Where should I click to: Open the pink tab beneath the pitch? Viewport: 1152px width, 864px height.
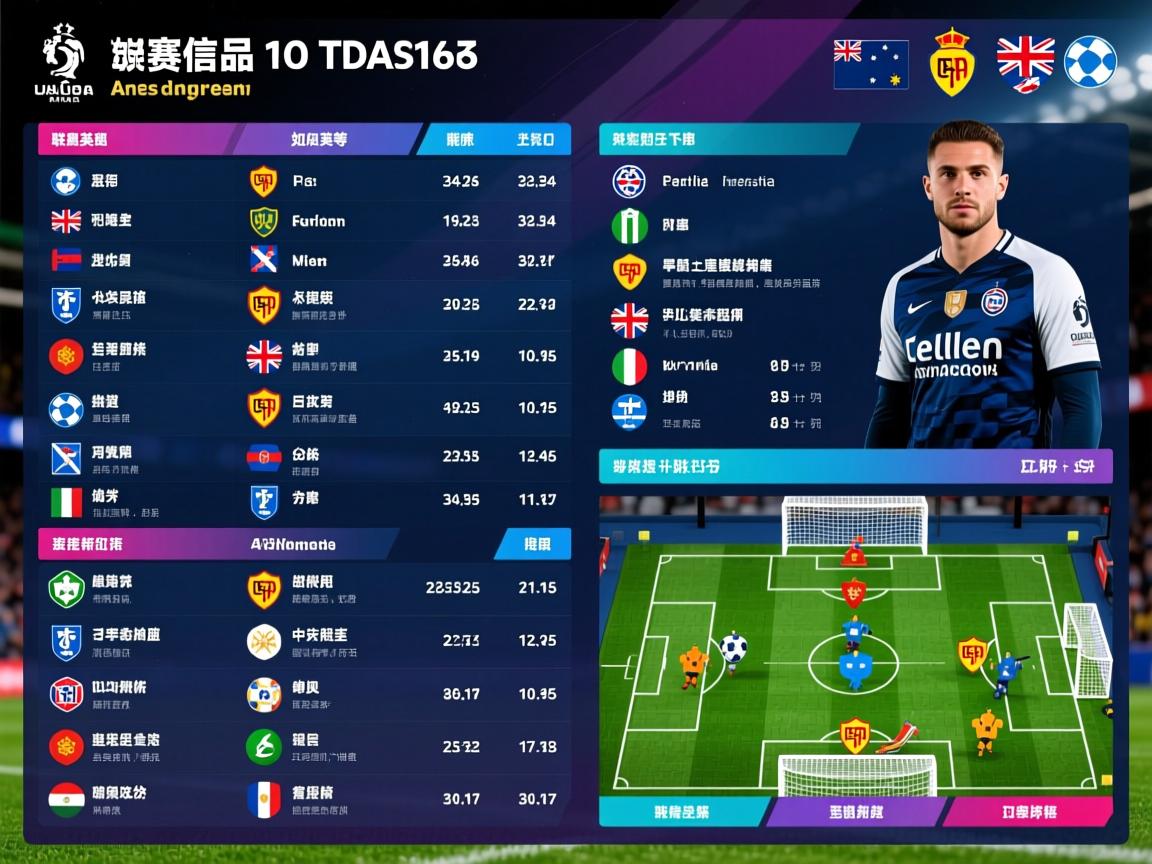click(x=1027, y=812)
